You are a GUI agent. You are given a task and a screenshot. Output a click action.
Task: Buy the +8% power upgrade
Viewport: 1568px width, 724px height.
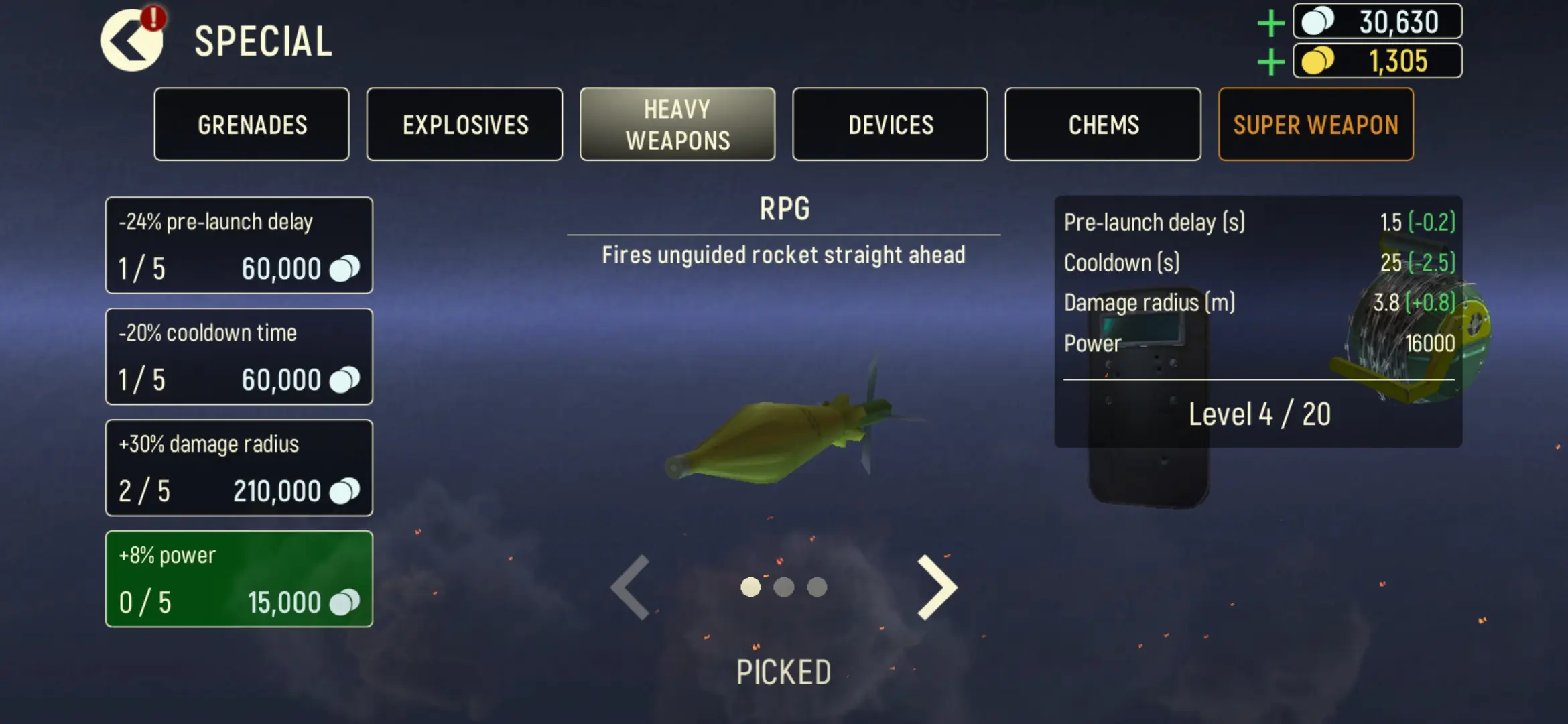tap(239, 579)
